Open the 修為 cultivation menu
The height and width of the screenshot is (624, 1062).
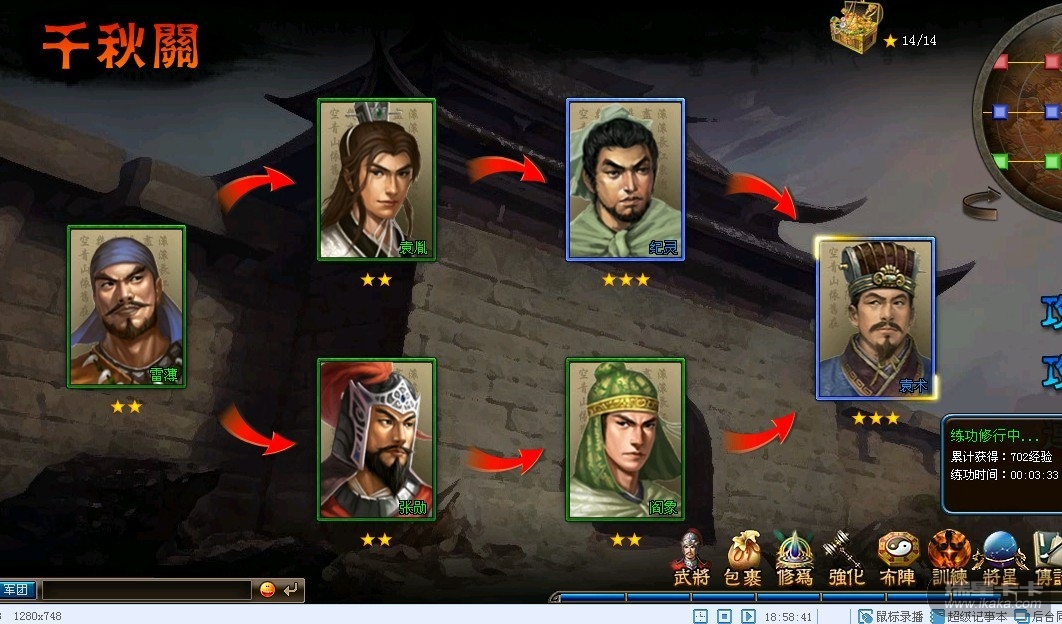(794, 560)
